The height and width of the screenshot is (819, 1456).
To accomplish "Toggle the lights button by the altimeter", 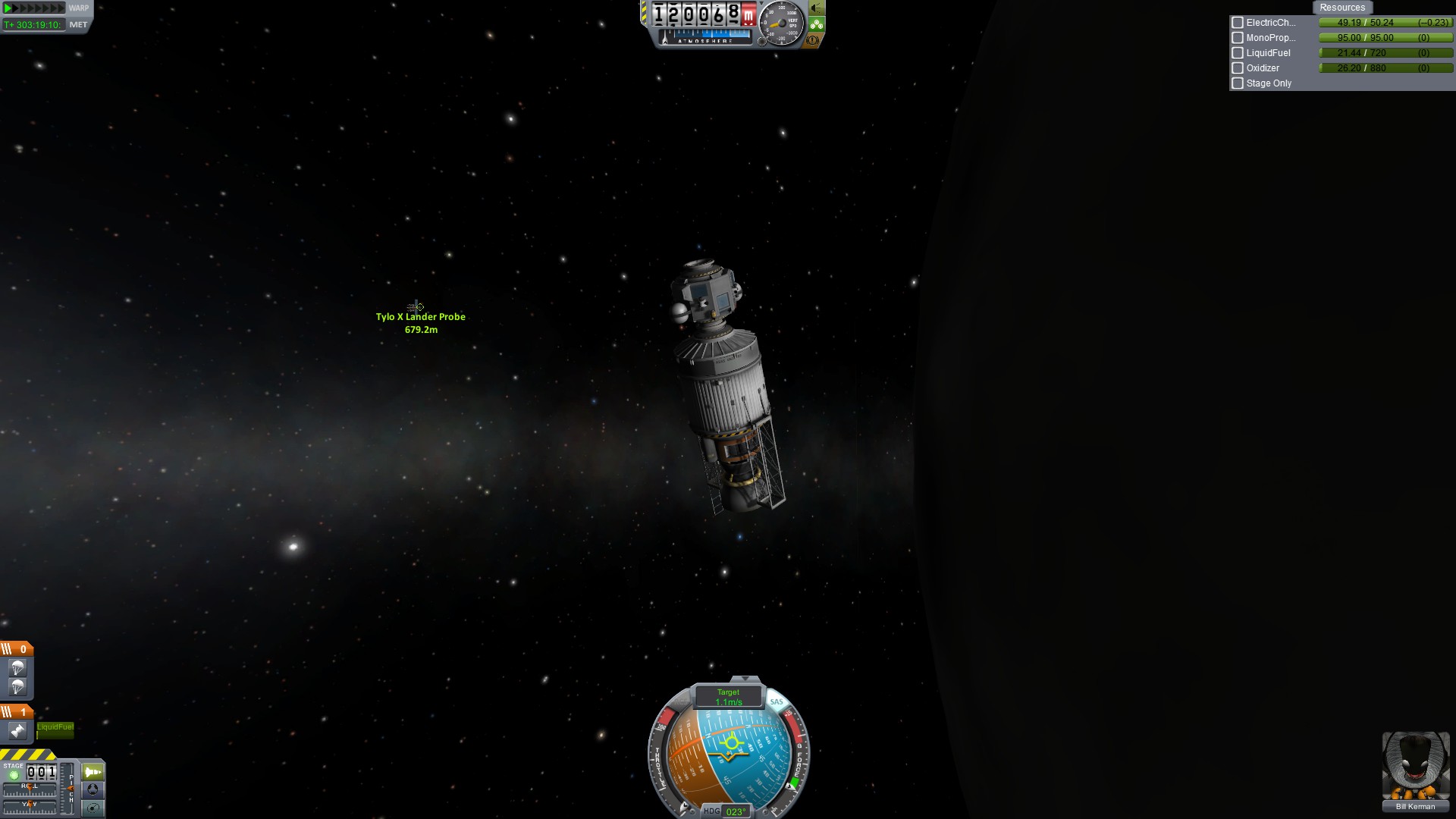I will 816,8.
